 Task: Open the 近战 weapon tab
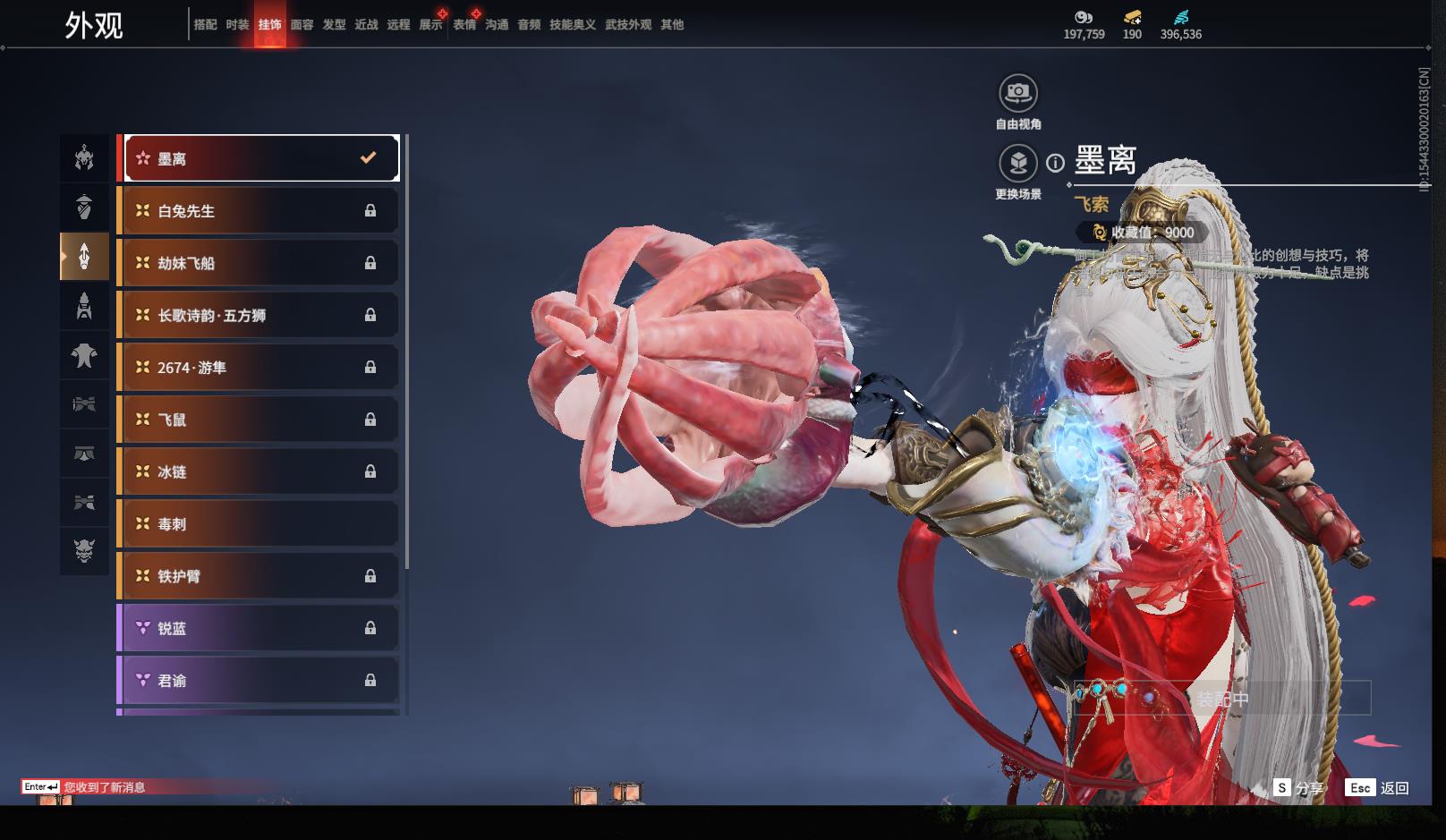click(366, 25)
